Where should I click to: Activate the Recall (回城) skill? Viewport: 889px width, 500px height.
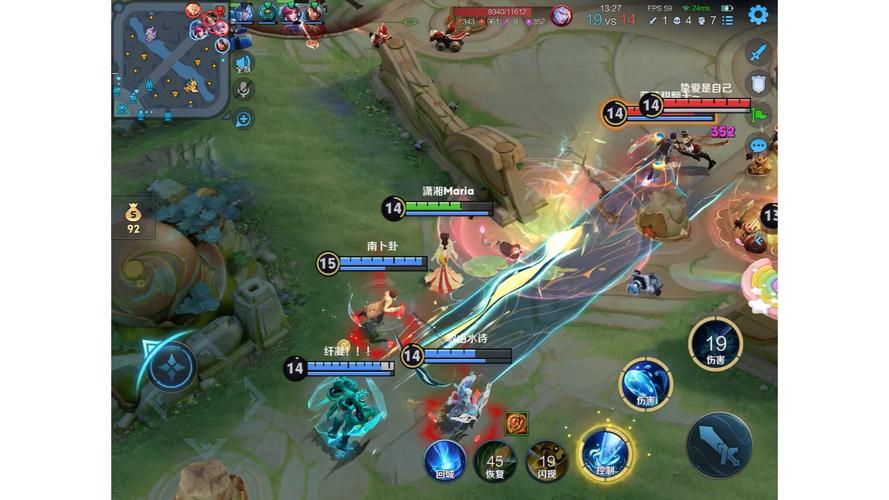pos(444,461)
